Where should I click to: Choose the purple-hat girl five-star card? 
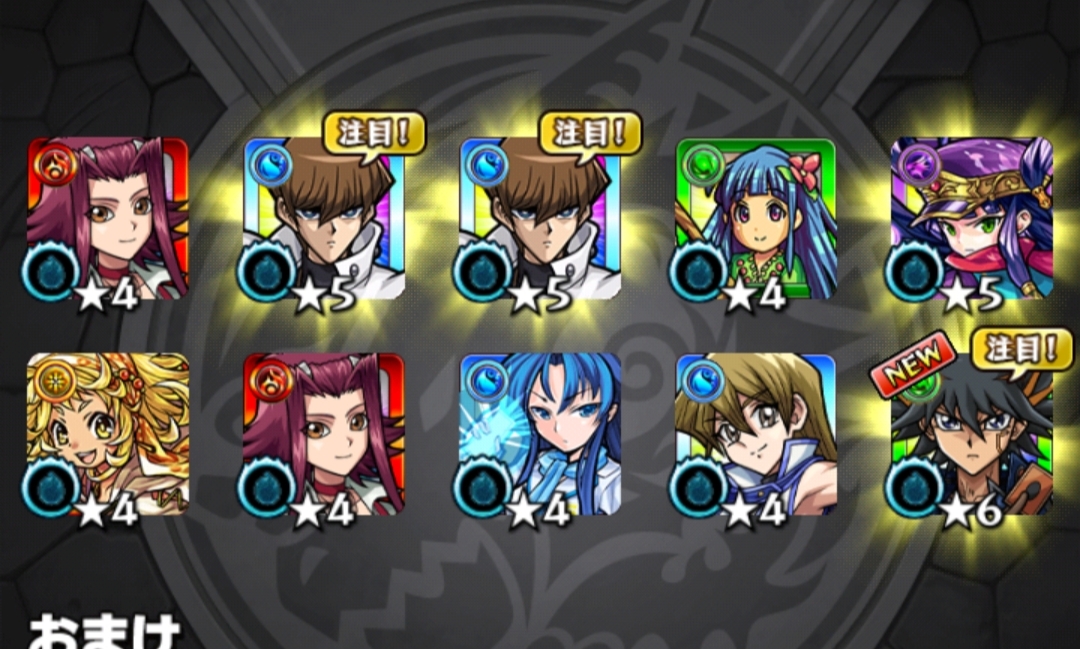[x=971, y=219]
